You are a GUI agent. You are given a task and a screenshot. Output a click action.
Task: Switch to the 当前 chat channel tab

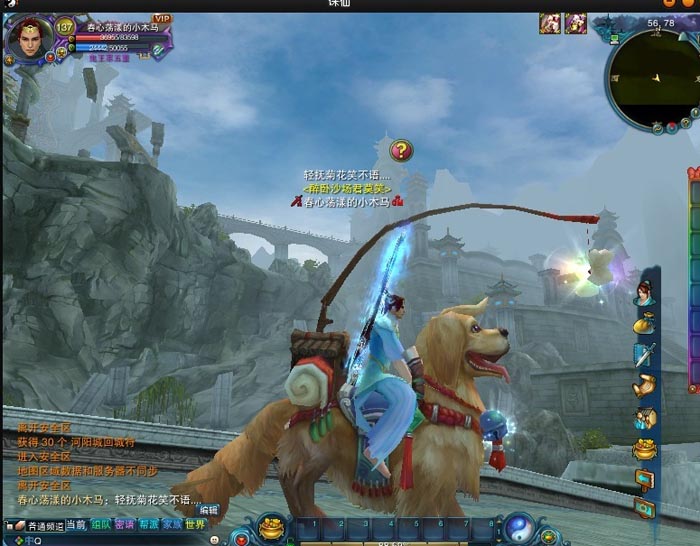tap(76, 524)
